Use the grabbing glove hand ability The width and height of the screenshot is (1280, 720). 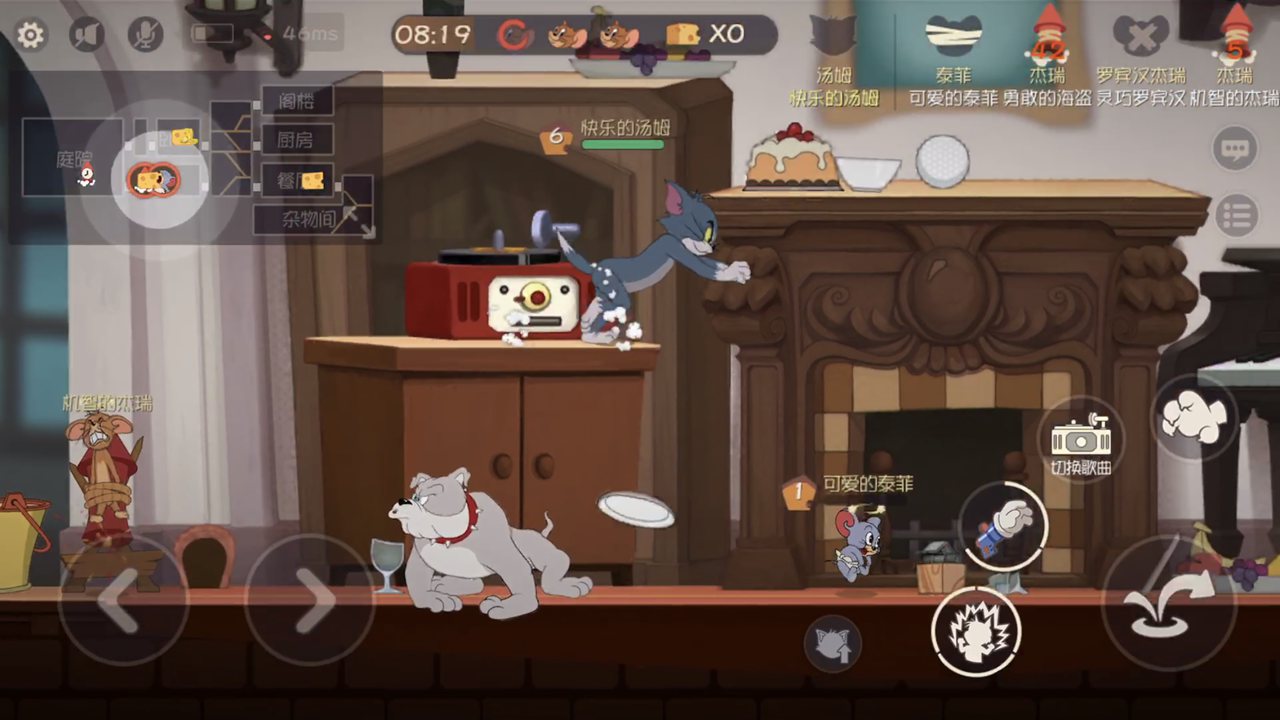(x=1003, y=526)
